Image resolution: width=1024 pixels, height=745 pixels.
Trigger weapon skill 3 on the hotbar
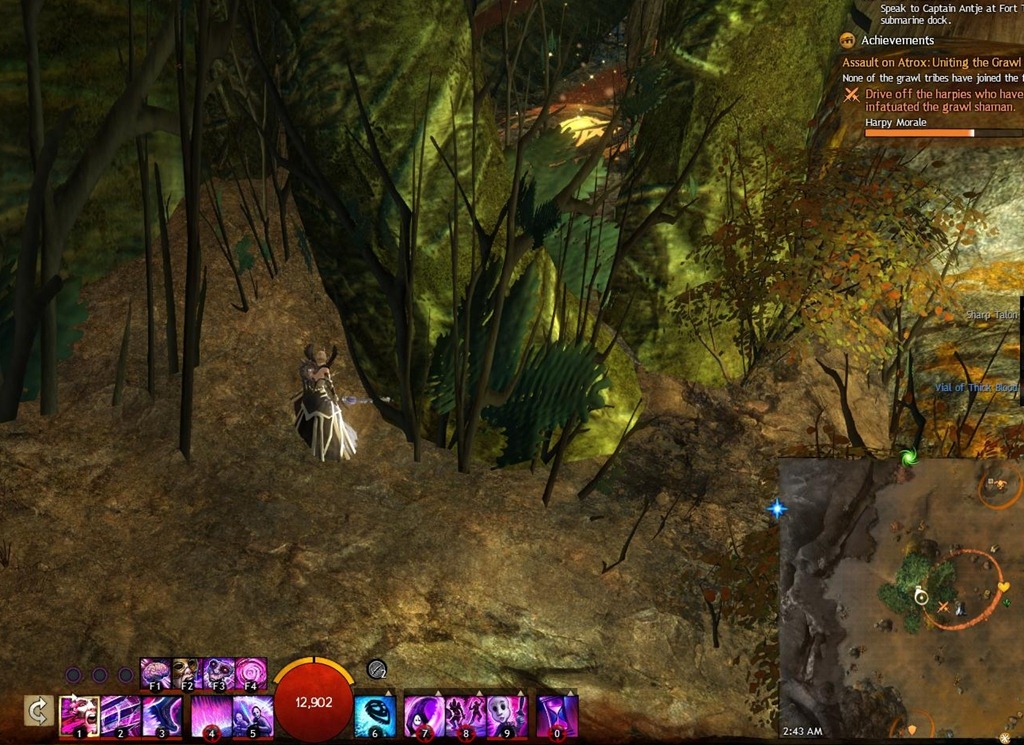[x=161, y=716]
